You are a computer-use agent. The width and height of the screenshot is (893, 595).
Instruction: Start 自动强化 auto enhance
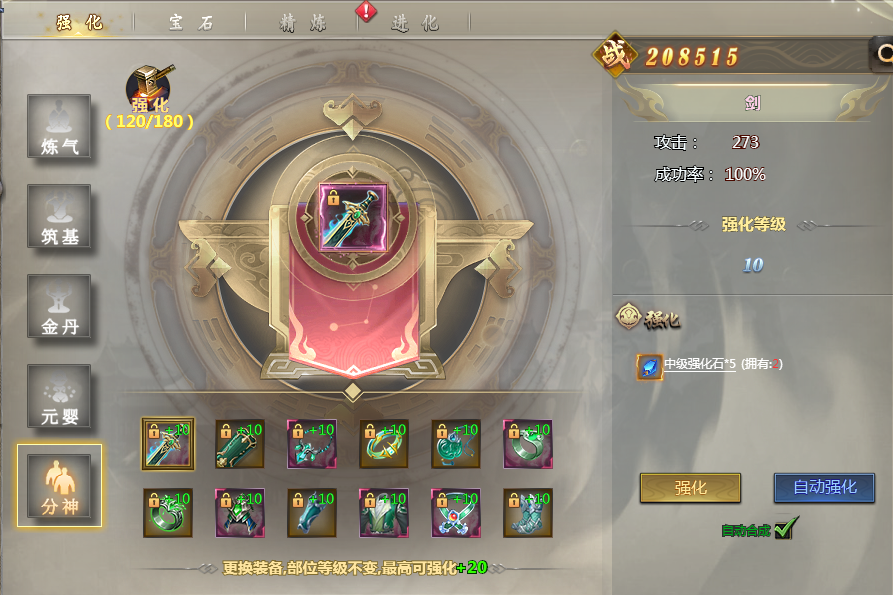pos(824,488)
